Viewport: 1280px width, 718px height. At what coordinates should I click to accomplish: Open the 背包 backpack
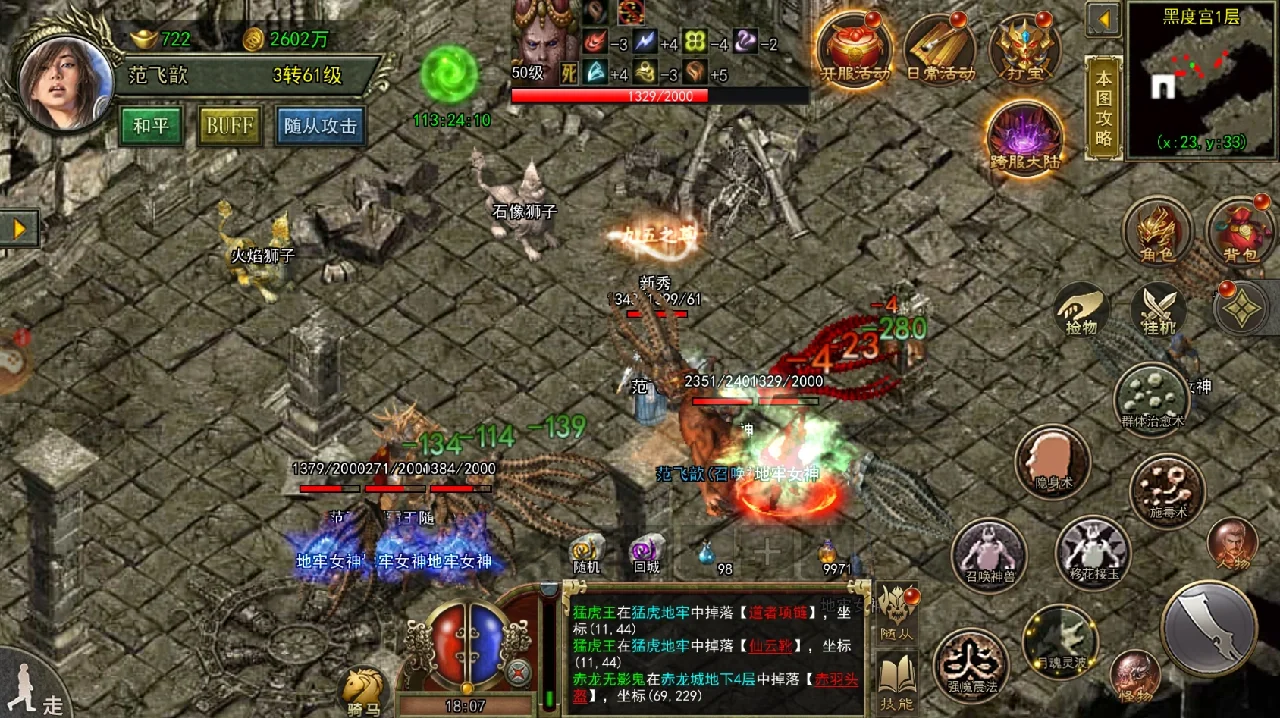tap(1240, 231)
